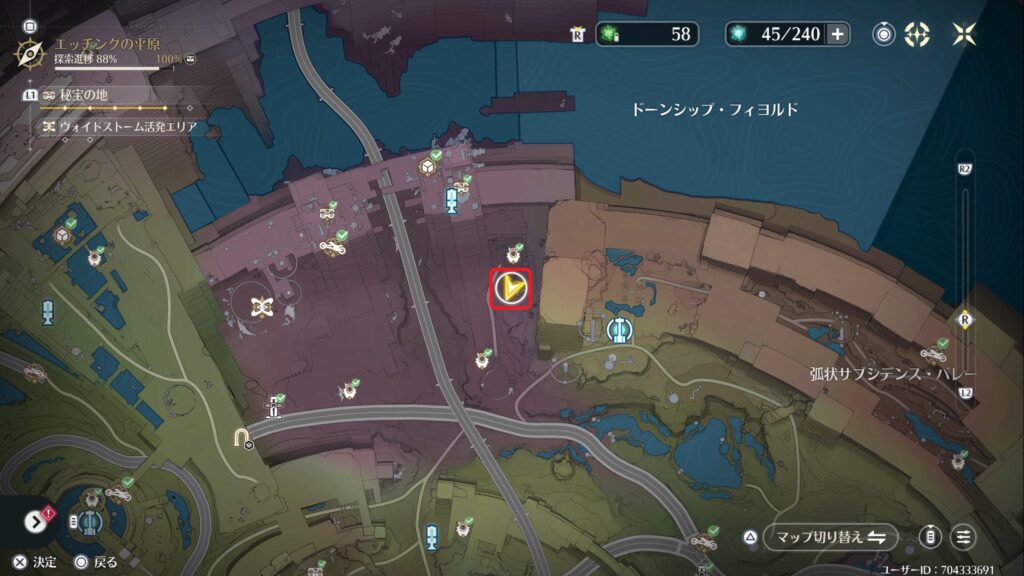
Task: Adjust the map zoom slider handle
Action: [965, 320]
